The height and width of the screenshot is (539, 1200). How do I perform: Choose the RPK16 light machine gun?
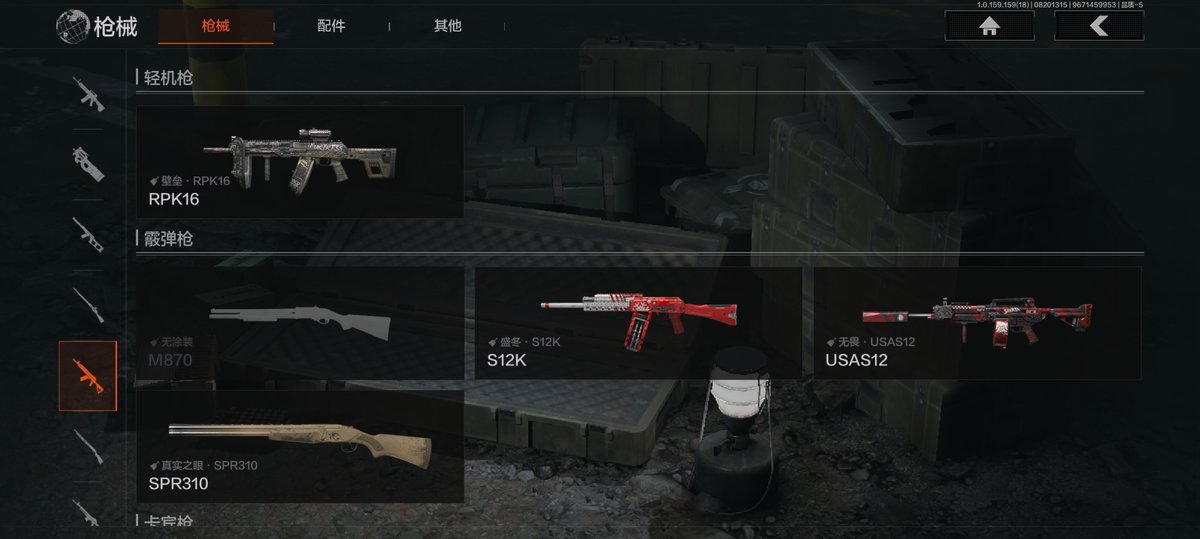(300, 162)
